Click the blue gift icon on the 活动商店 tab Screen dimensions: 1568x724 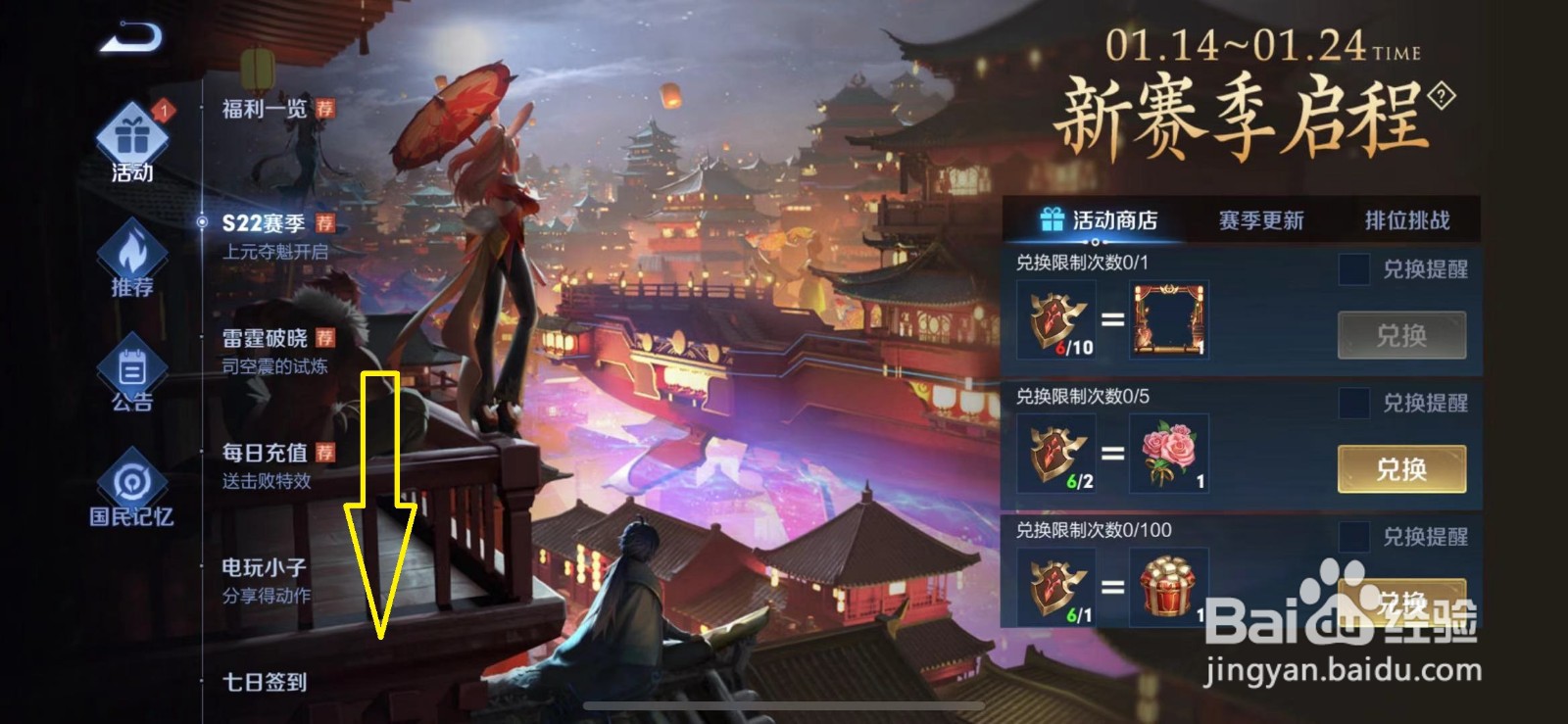point(1052,220)
